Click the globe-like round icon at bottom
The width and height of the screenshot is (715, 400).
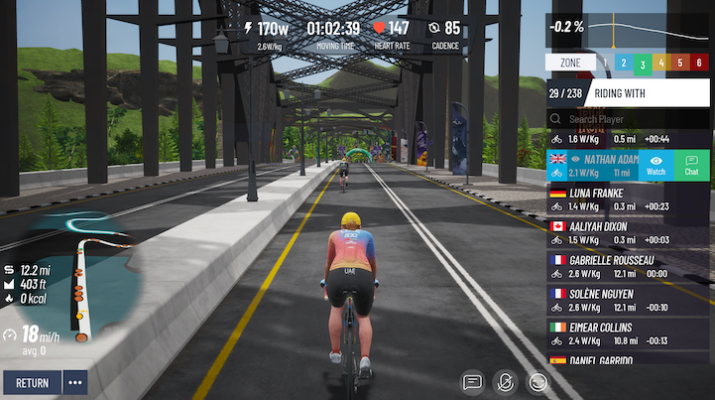(x=539, y=381)
